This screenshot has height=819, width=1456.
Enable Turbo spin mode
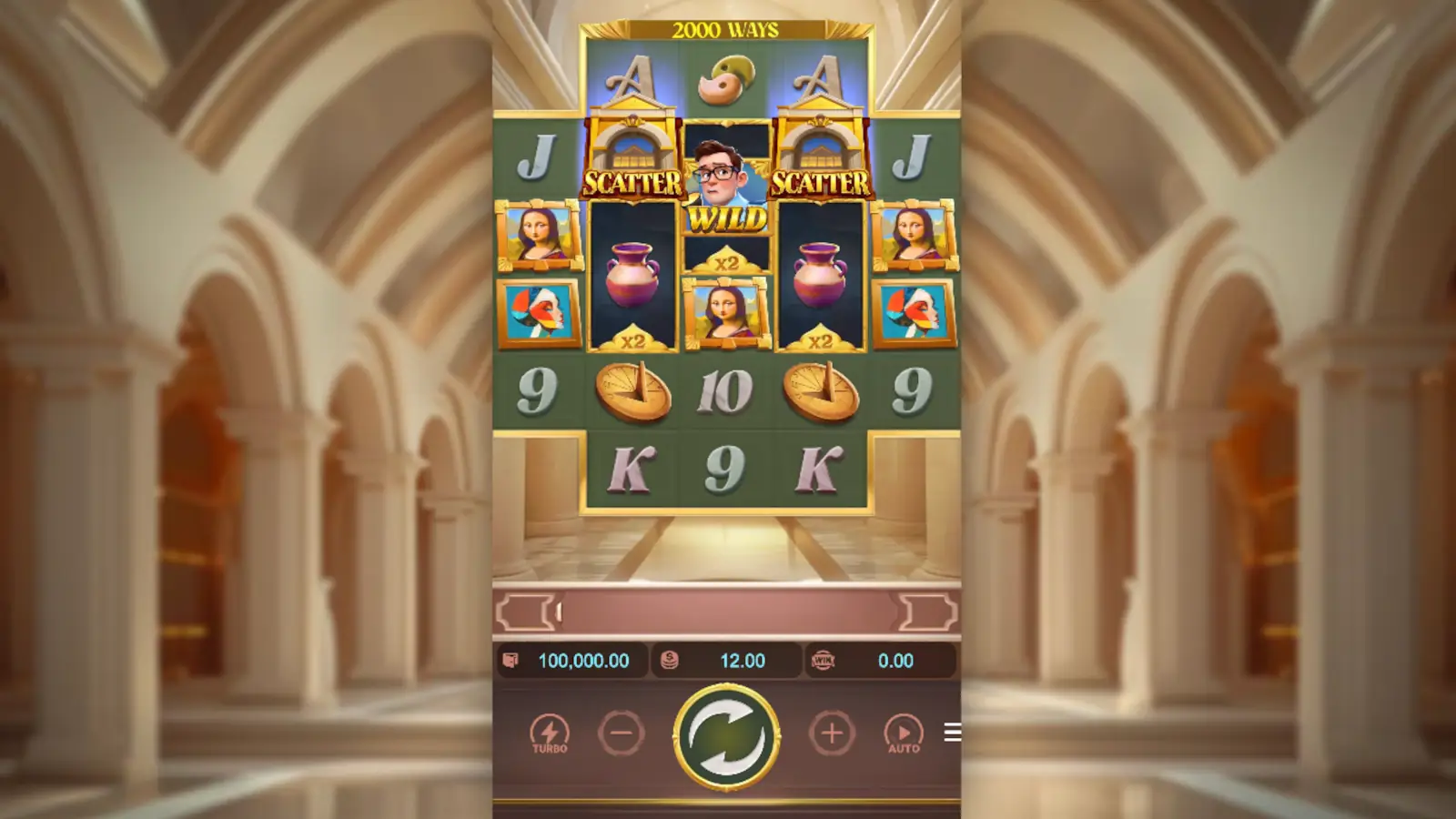551,731
